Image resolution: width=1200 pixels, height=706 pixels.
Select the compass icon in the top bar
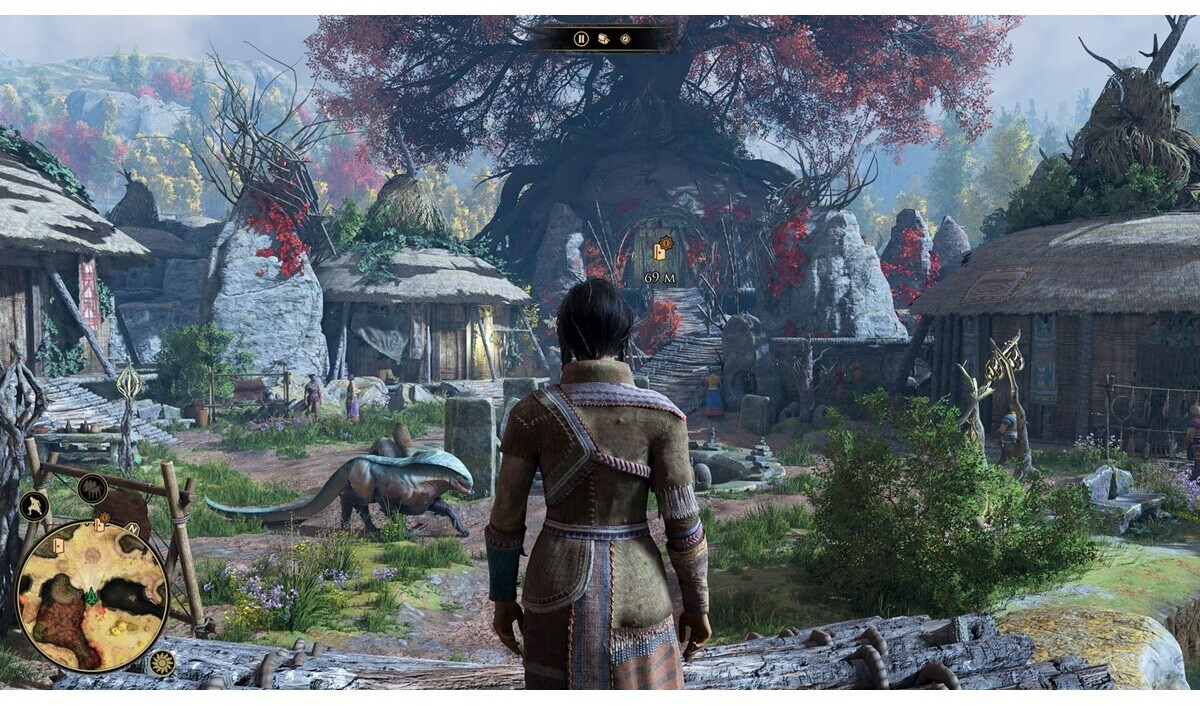click(x=625, y=39)
